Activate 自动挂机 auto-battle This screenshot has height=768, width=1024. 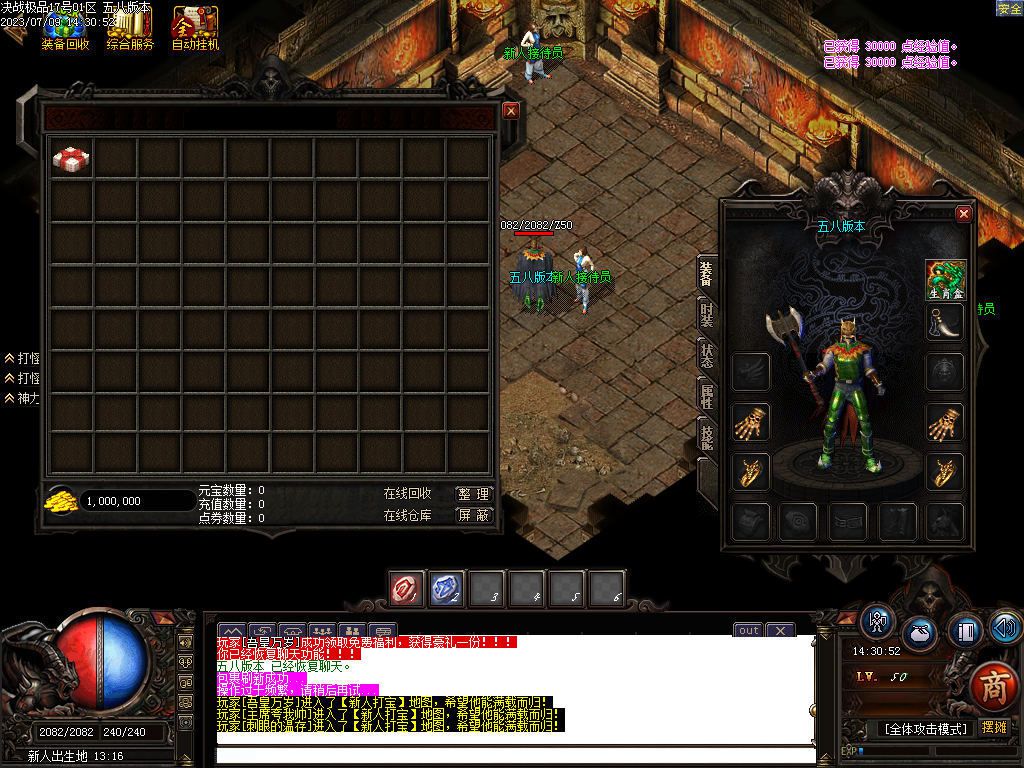[195, 28]
